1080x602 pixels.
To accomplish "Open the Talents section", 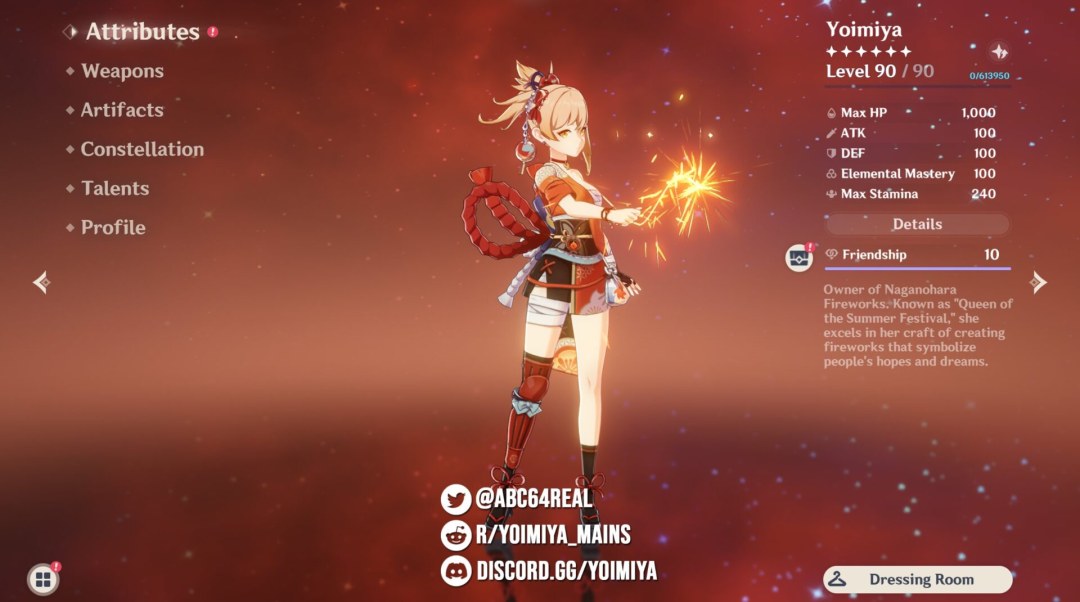I will click(x=115, y=188).
